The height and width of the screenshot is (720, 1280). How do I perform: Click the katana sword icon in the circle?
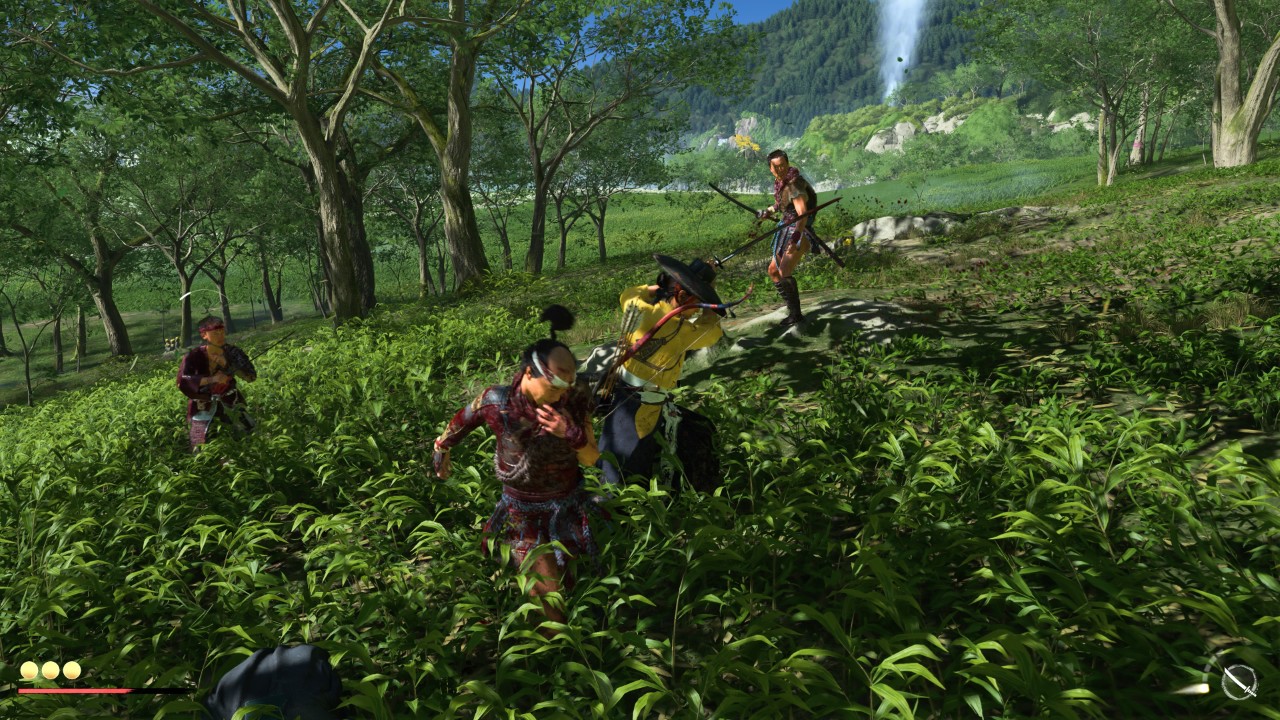[x=1239, y=682]
